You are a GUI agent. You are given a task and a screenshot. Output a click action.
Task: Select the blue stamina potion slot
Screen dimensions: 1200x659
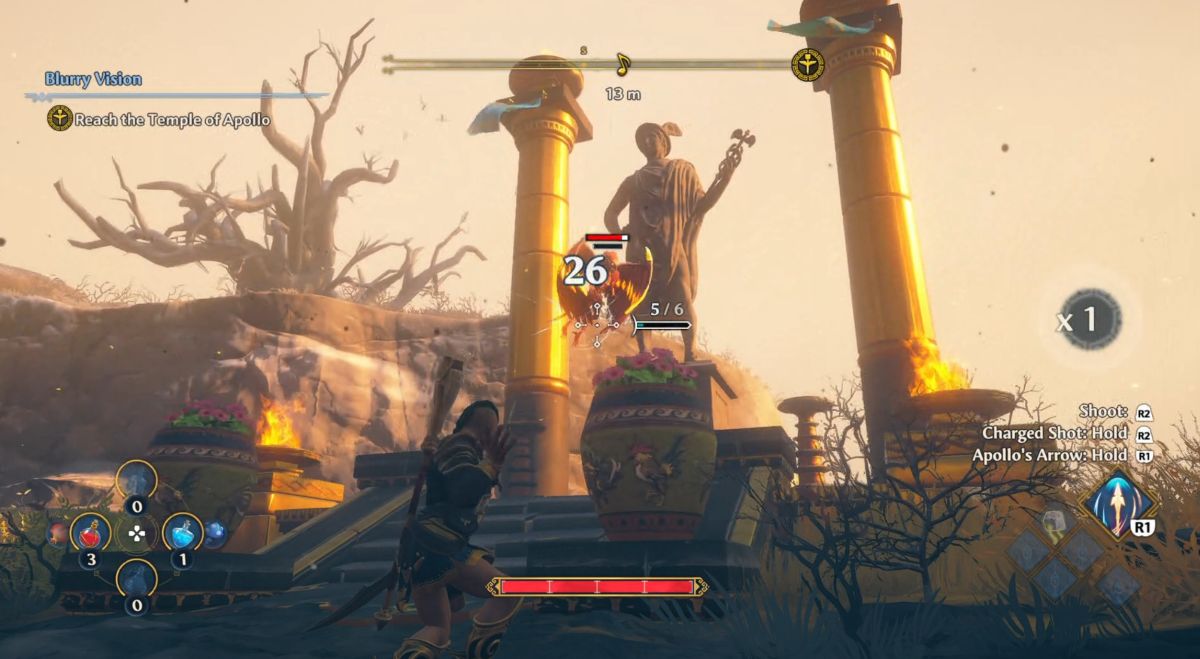[182, 533]
